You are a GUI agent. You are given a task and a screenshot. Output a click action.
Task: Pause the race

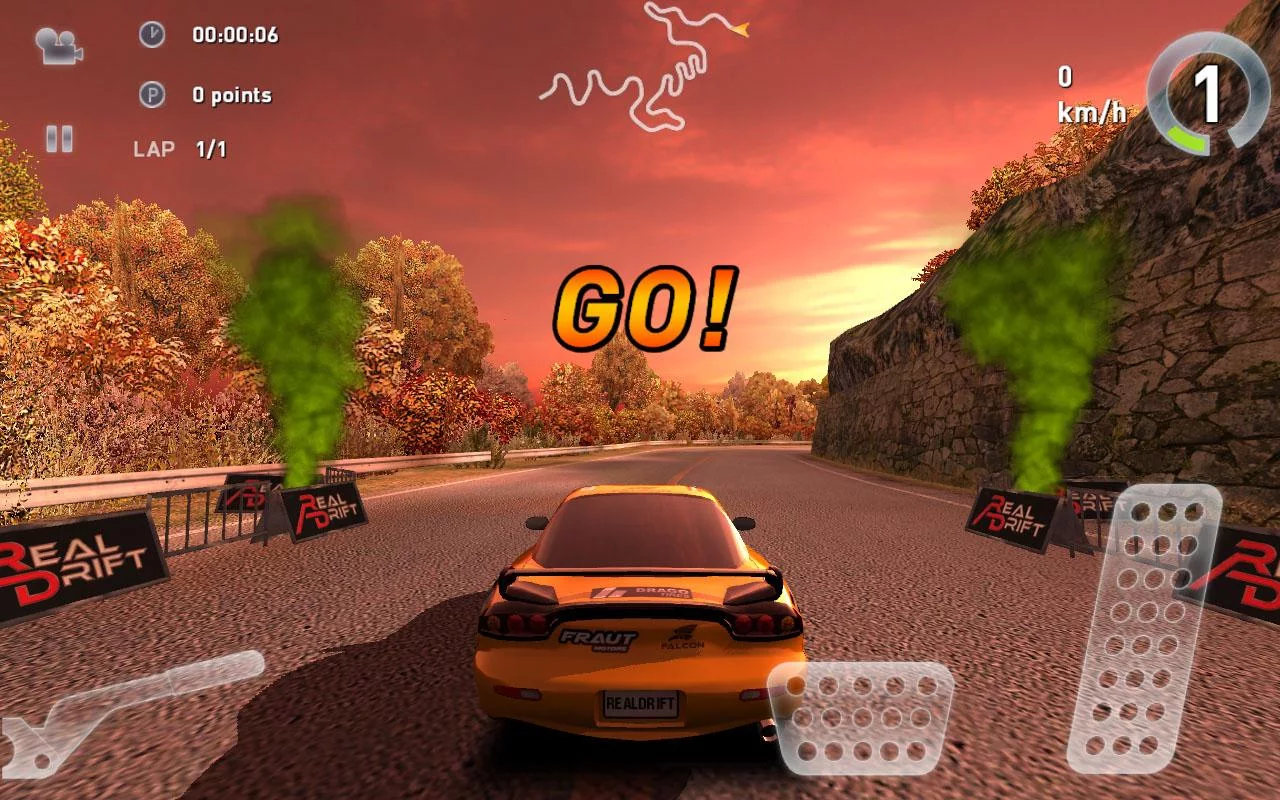click(x=59, y=138)
